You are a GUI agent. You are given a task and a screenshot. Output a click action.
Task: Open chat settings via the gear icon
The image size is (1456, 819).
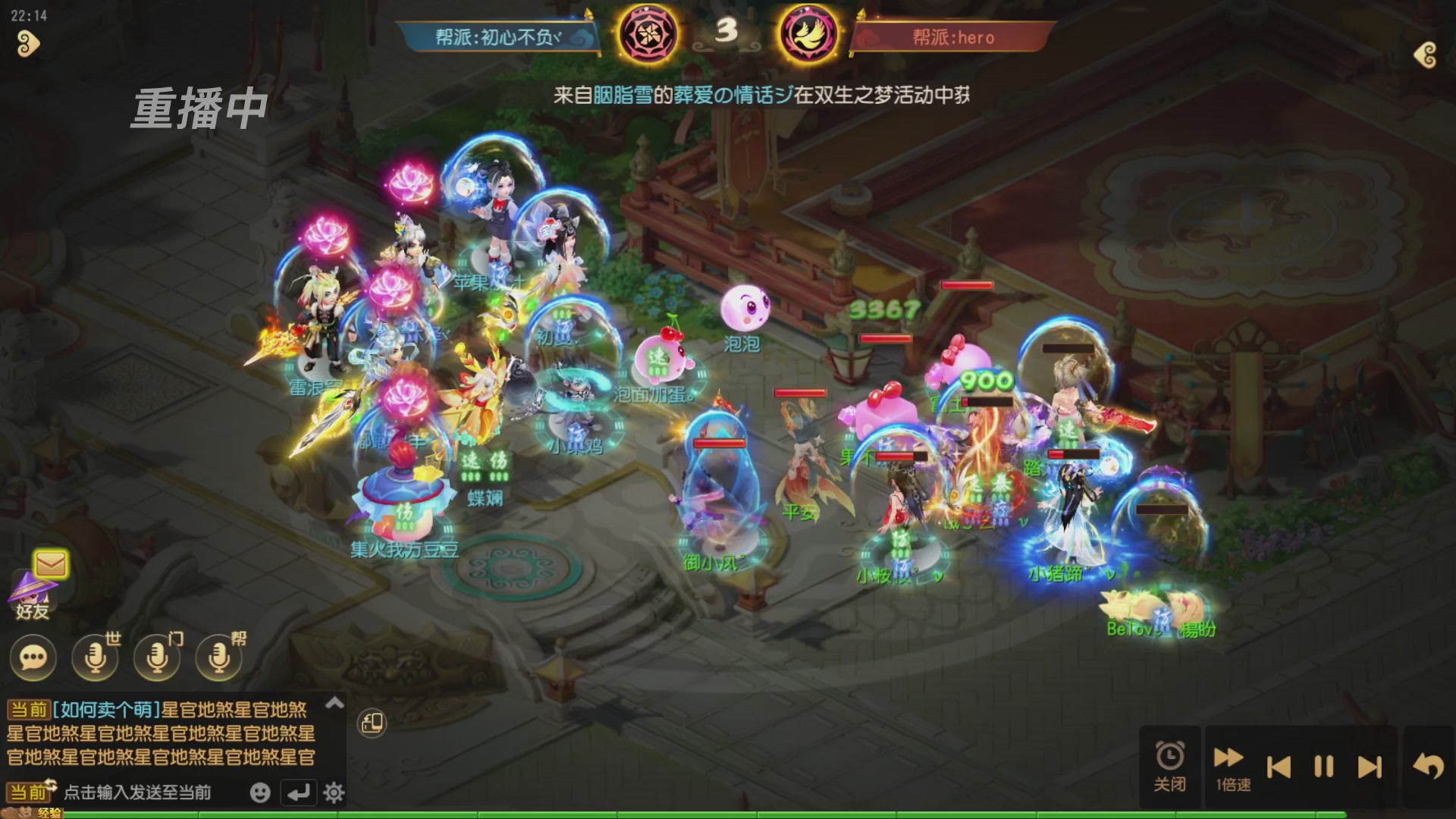click(332, 791)
